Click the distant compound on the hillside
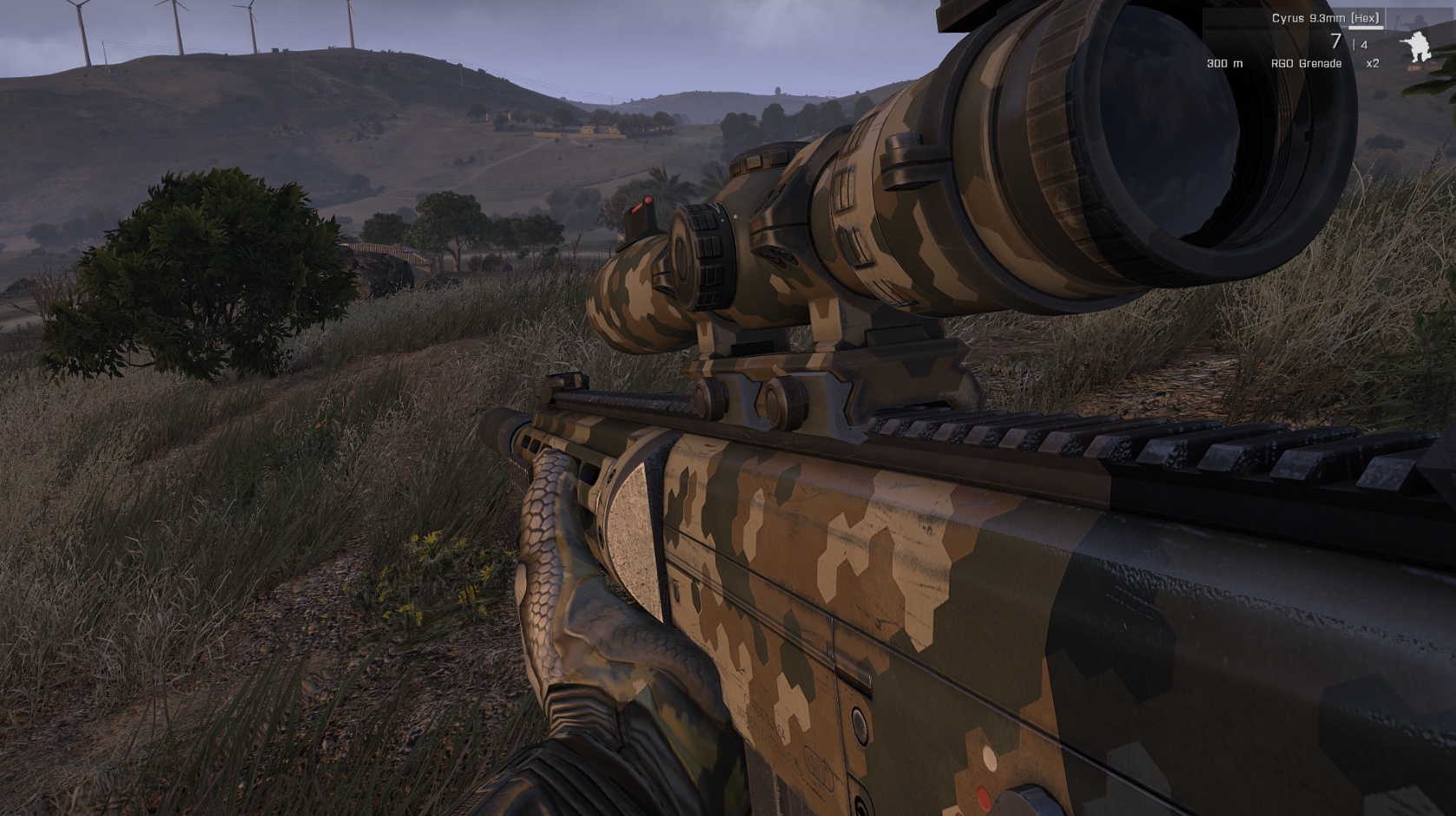This screenshot has width=1456, height=816. (x=587, y=128)
